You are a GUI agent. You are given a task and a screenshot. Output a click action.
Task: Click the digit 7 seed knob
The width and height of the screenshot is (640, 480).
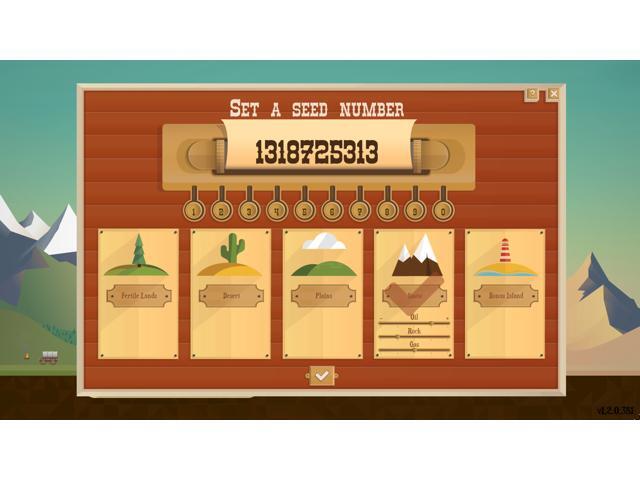click(x=359, y=211)
